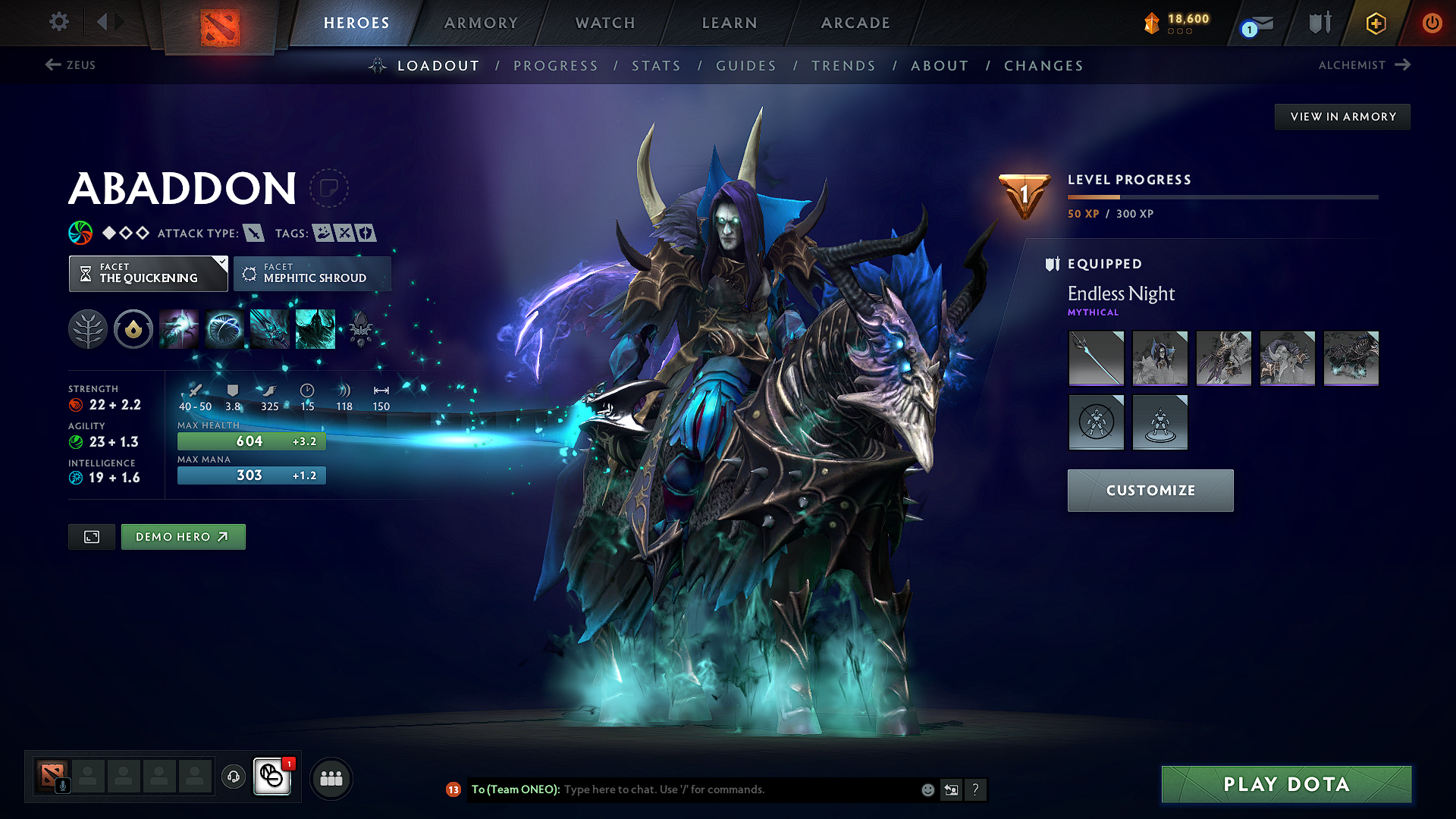Click the Aghanim's upgrade icon beside the talents
1456x819 pixels.
133,328
